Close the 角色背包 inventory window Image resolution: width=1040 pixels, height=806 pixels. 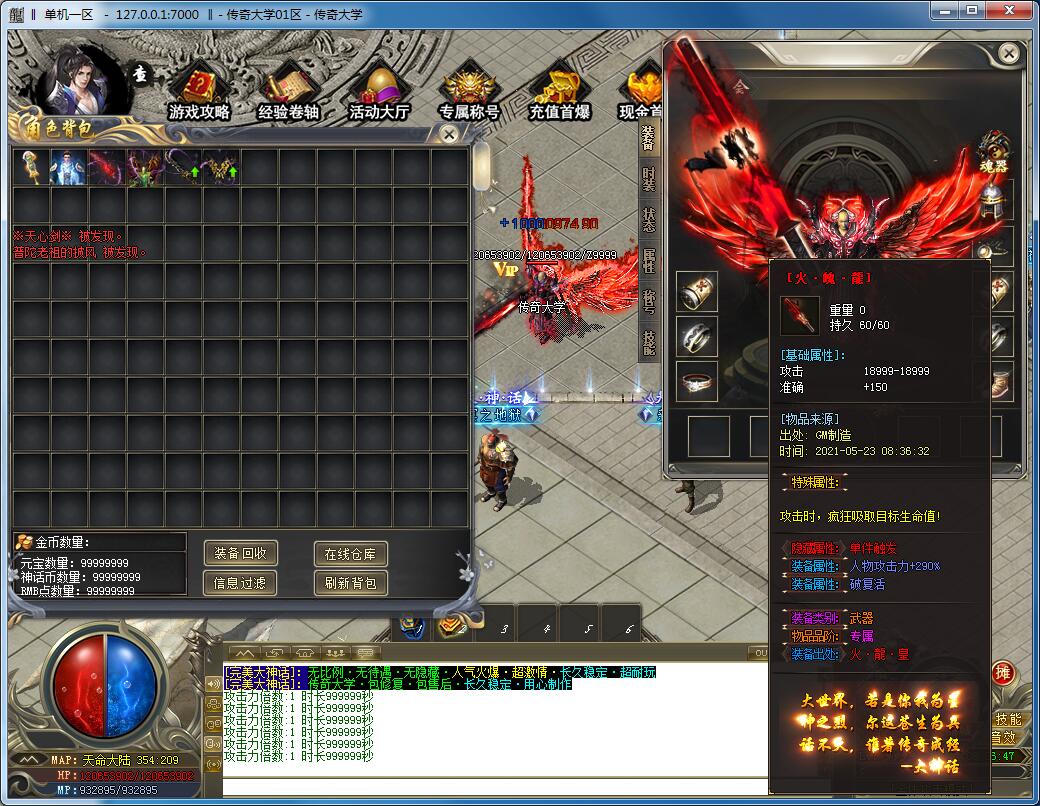click(x=450, y=133)
